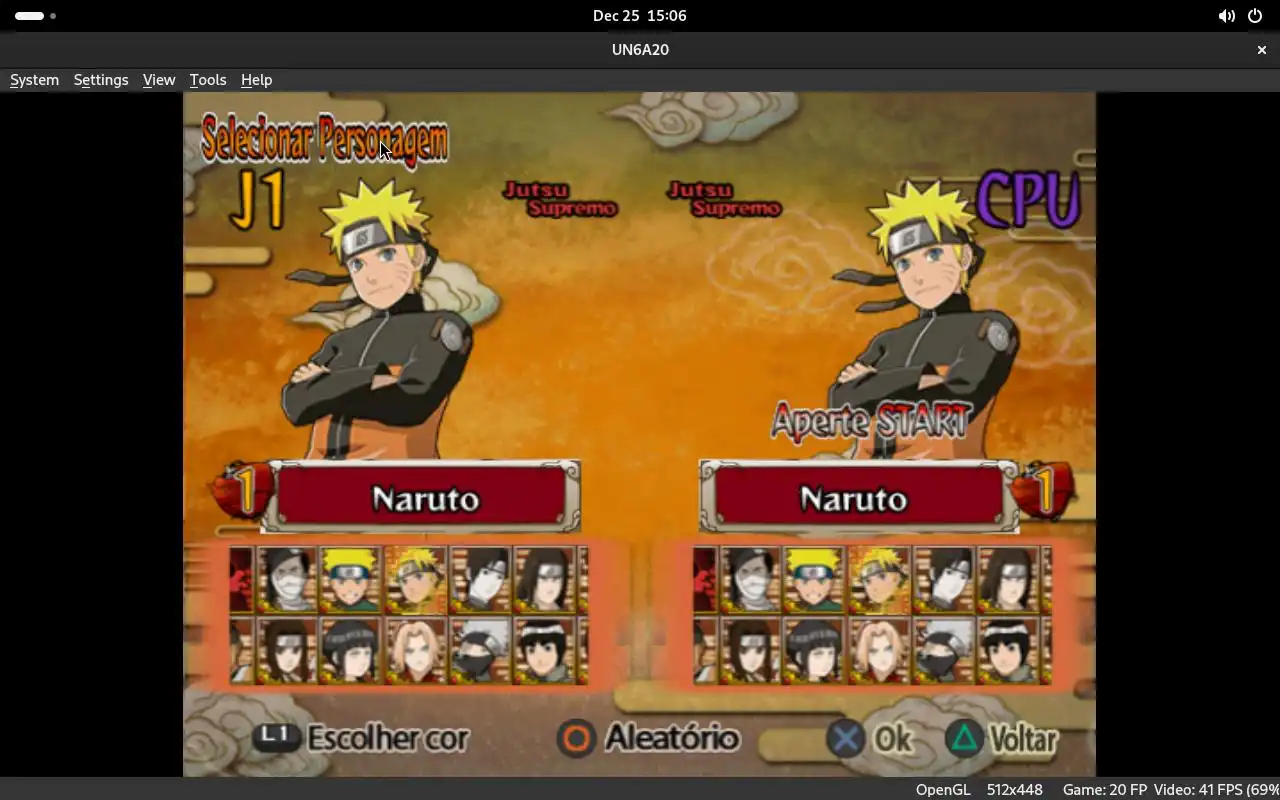Choose Hinata's portrait in the J1 roster
Image resolution: width=1280 pixels, height=800 pixels.
(x=351, y=651)
